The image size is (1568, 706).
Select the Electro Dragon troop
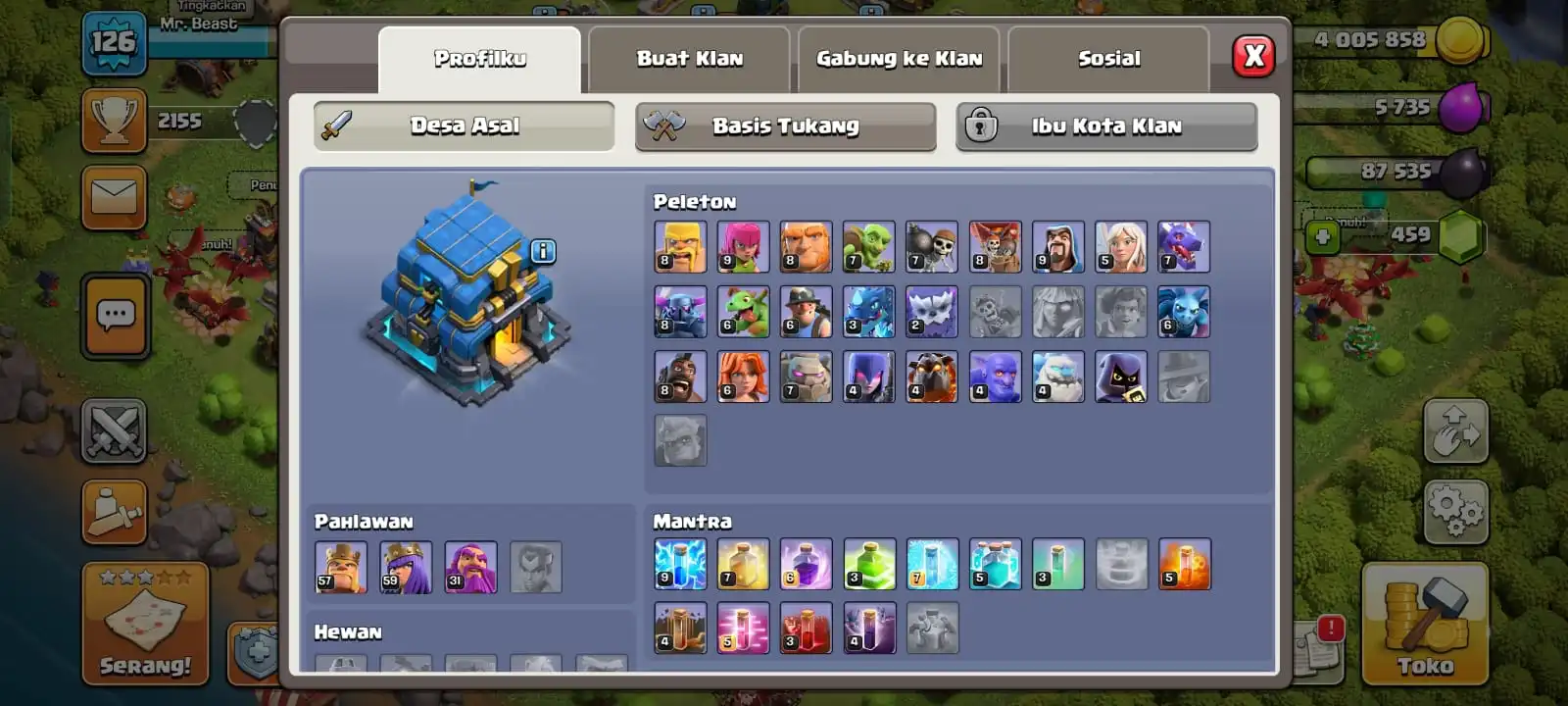869,311
